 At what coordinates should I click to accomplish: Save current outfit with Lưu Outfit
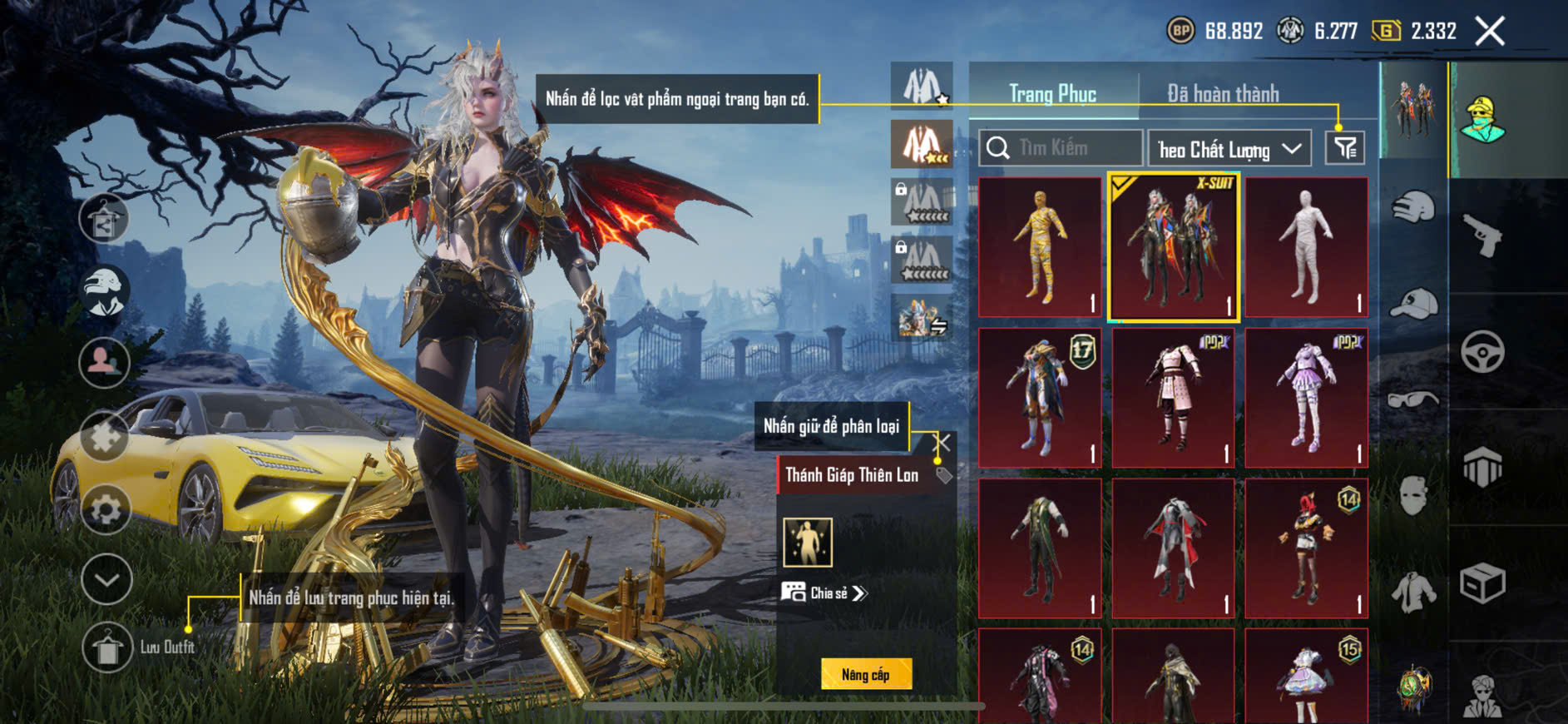click(x=108, y=647)
